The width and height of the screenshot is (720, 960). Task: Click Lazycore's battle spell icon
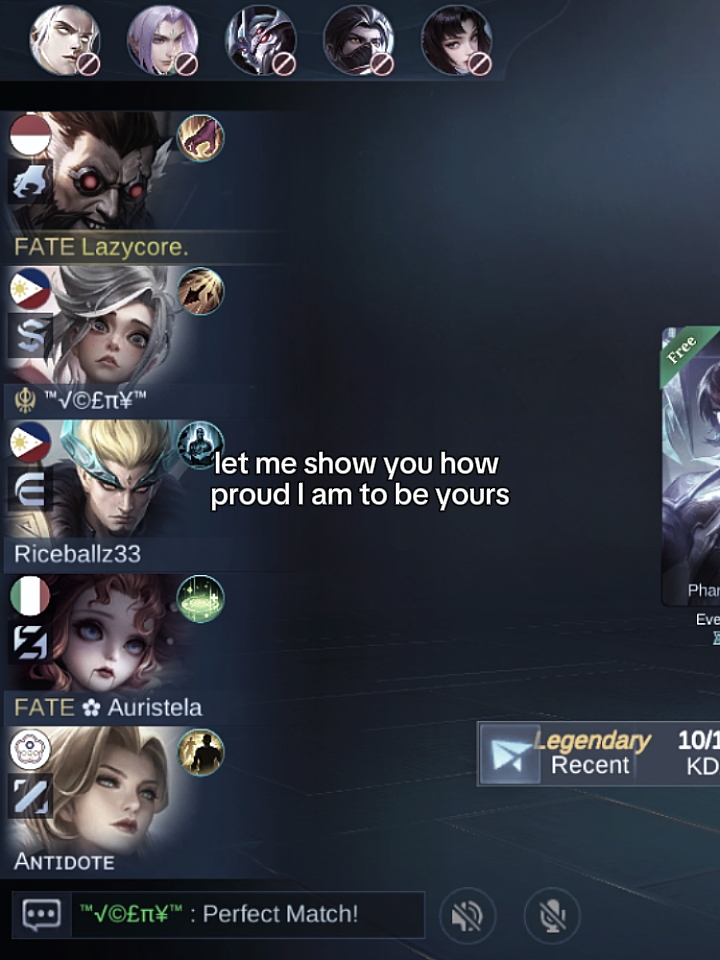200,138
